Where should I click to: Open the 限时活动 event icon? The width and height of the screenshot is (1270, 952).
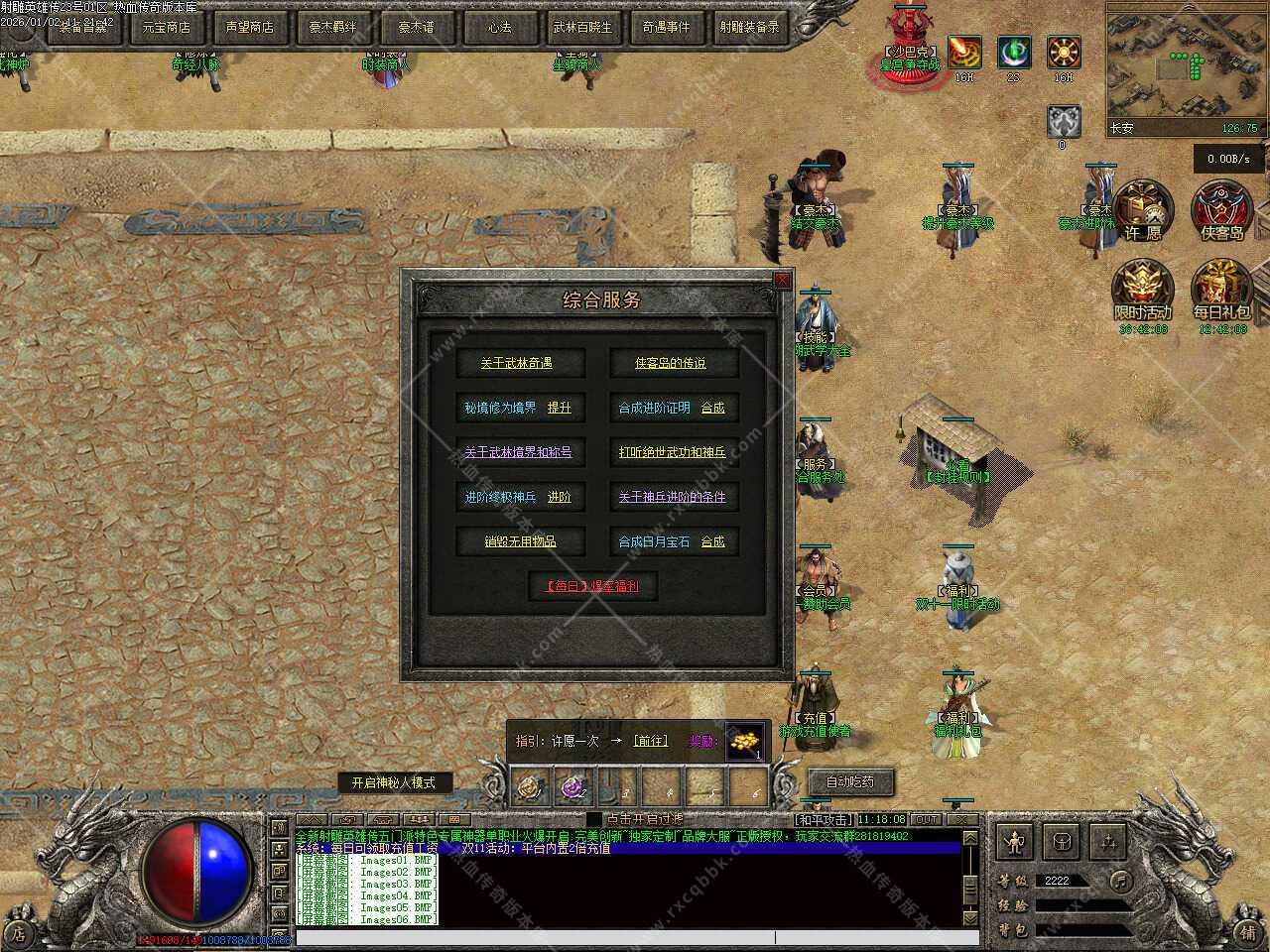click(1142, 290)
